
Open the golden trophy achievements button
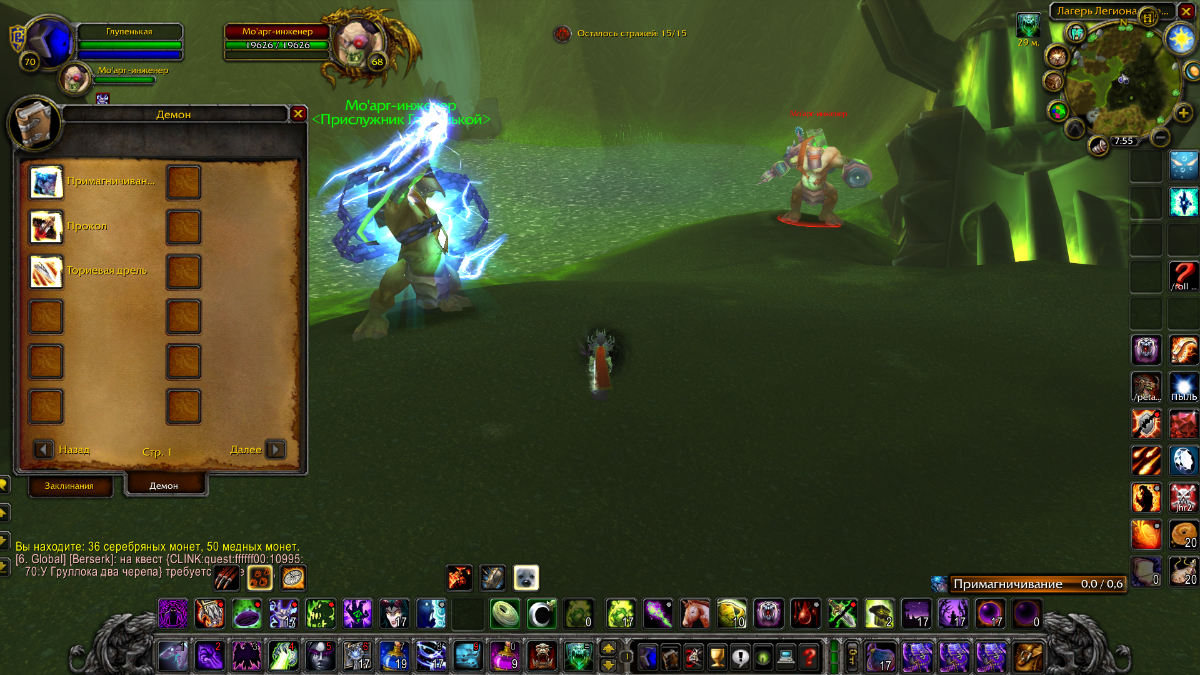click(715, 657)
